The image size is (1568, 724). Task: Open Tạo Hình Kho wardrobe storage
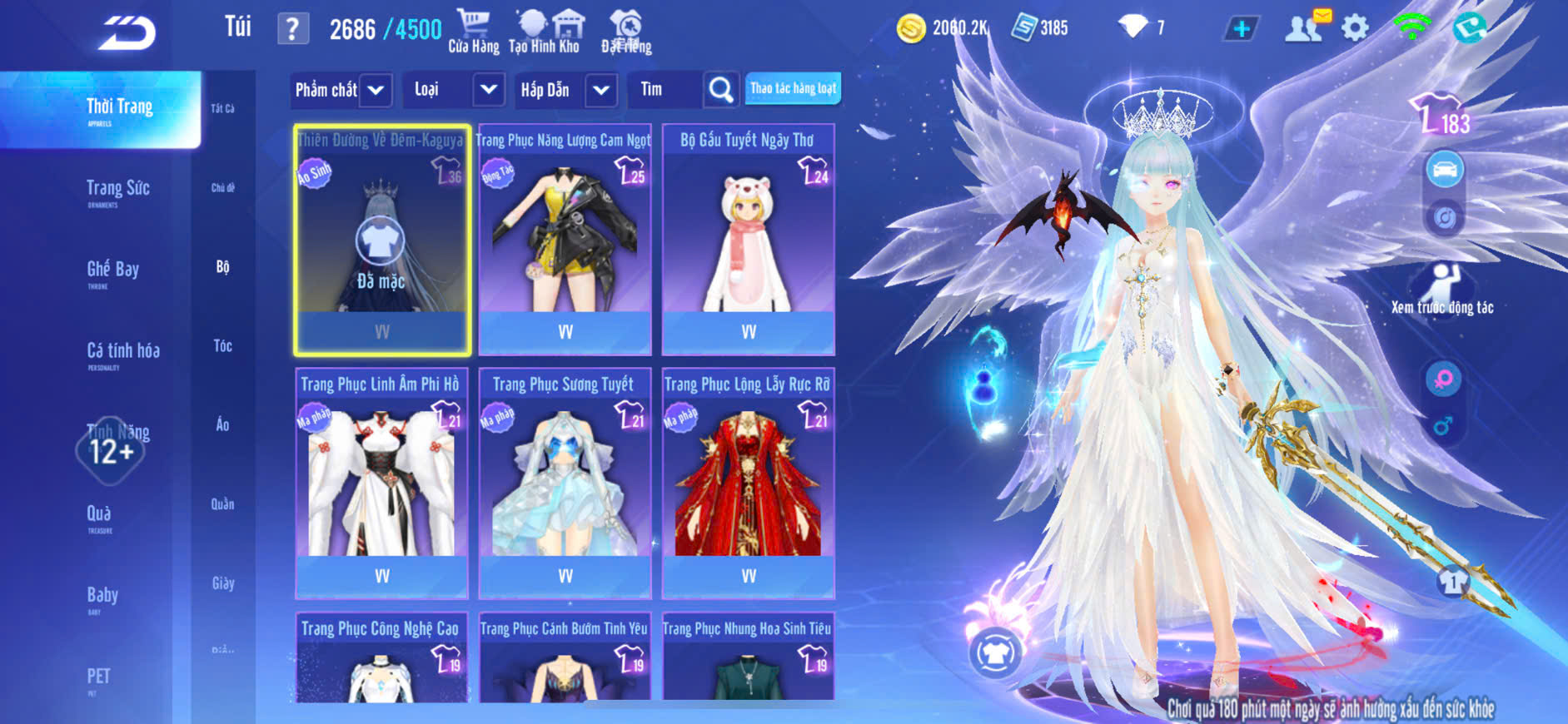[545, 32]
